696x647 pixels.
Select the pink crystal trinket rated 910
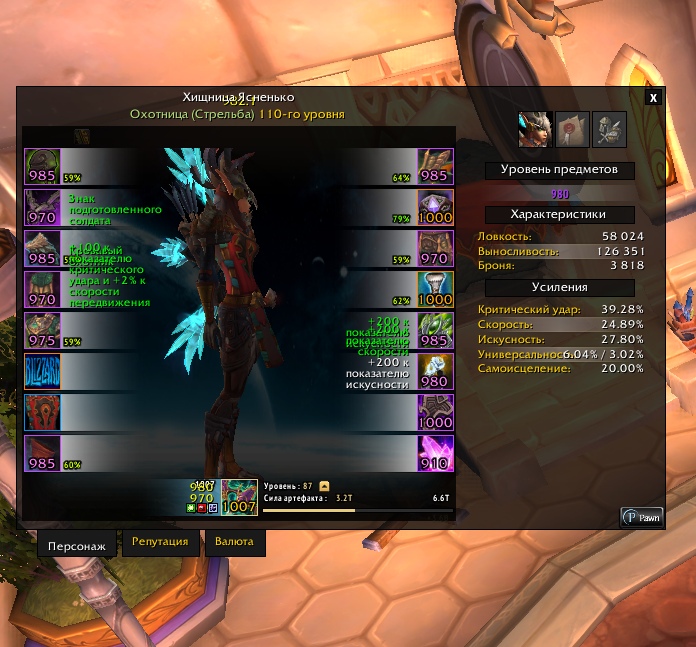(x=436, y=454)
